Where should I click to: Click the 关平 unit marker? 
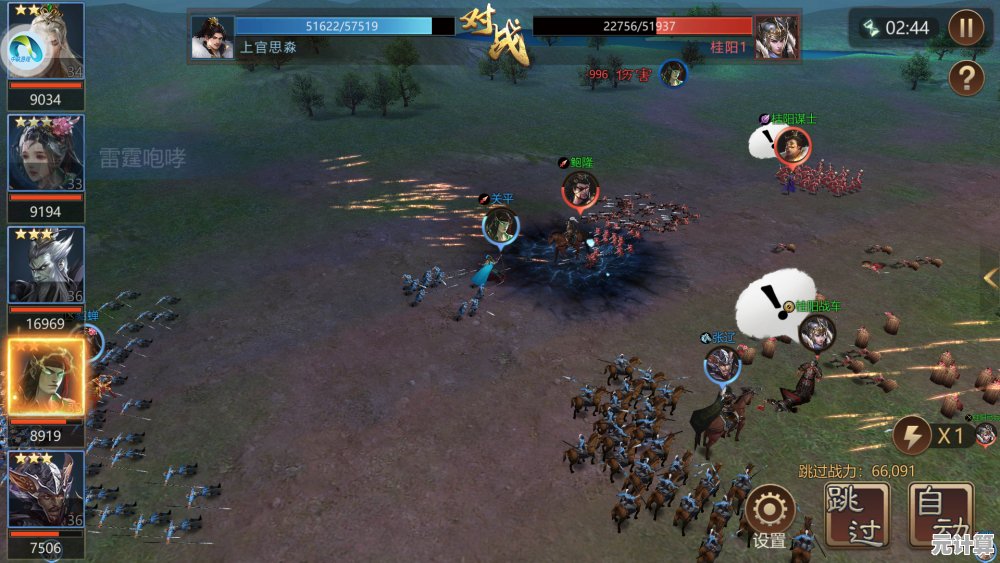pyautogui.click(x=500, y=226)
